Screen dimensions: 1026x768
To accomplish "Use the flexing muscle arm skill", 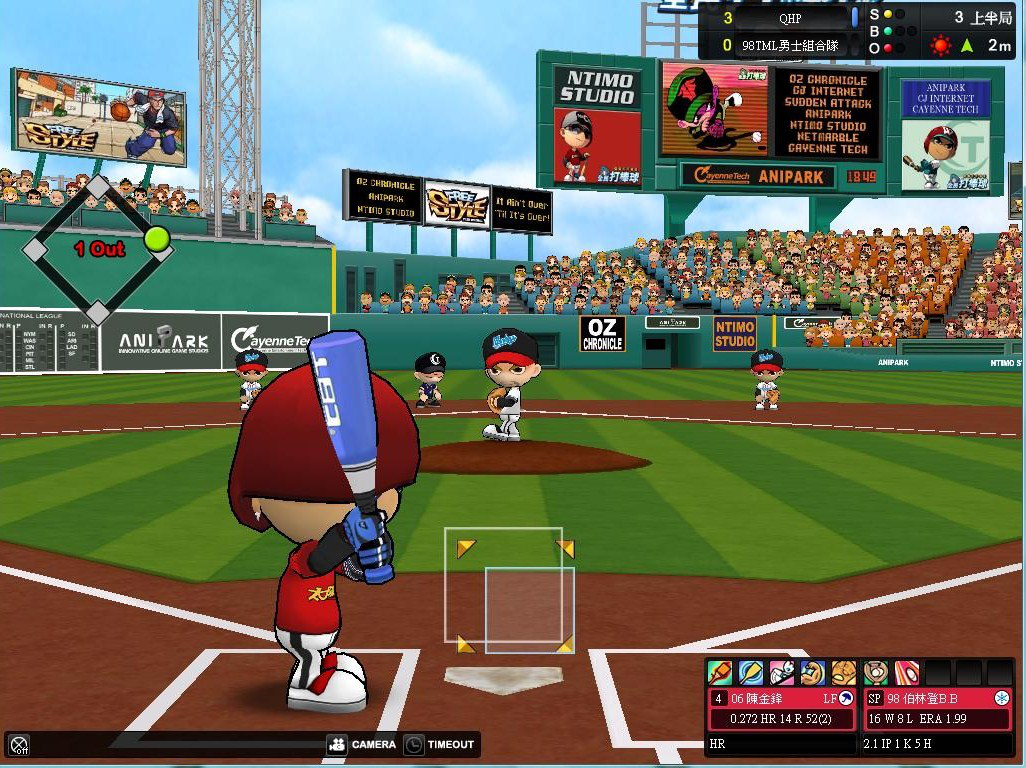I will tap(812, 672).
